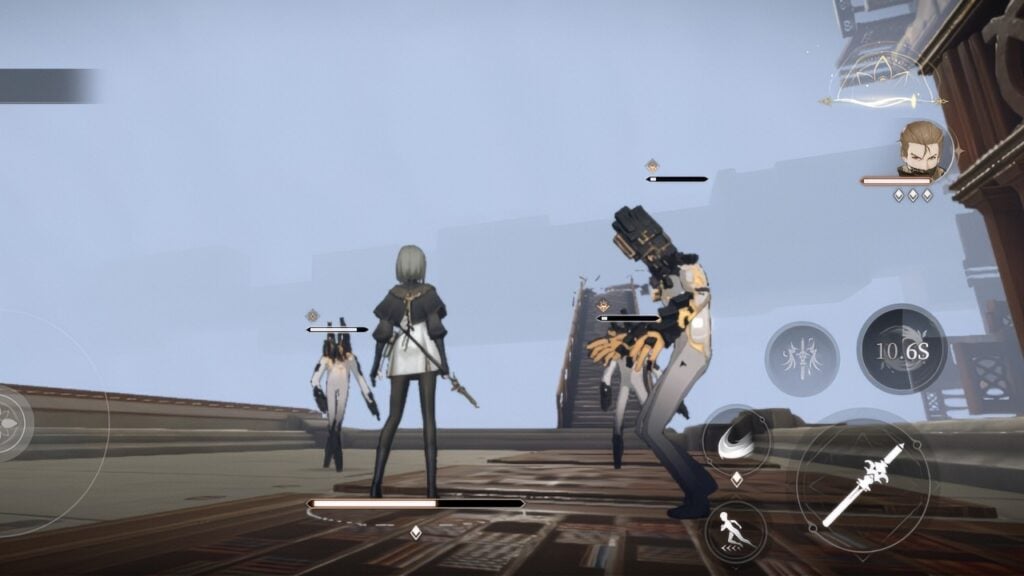The height and width of the screenshot is (576, 1024).
Task: Switch to the brown-haired teammate portrait
Action: click(922, 150)
